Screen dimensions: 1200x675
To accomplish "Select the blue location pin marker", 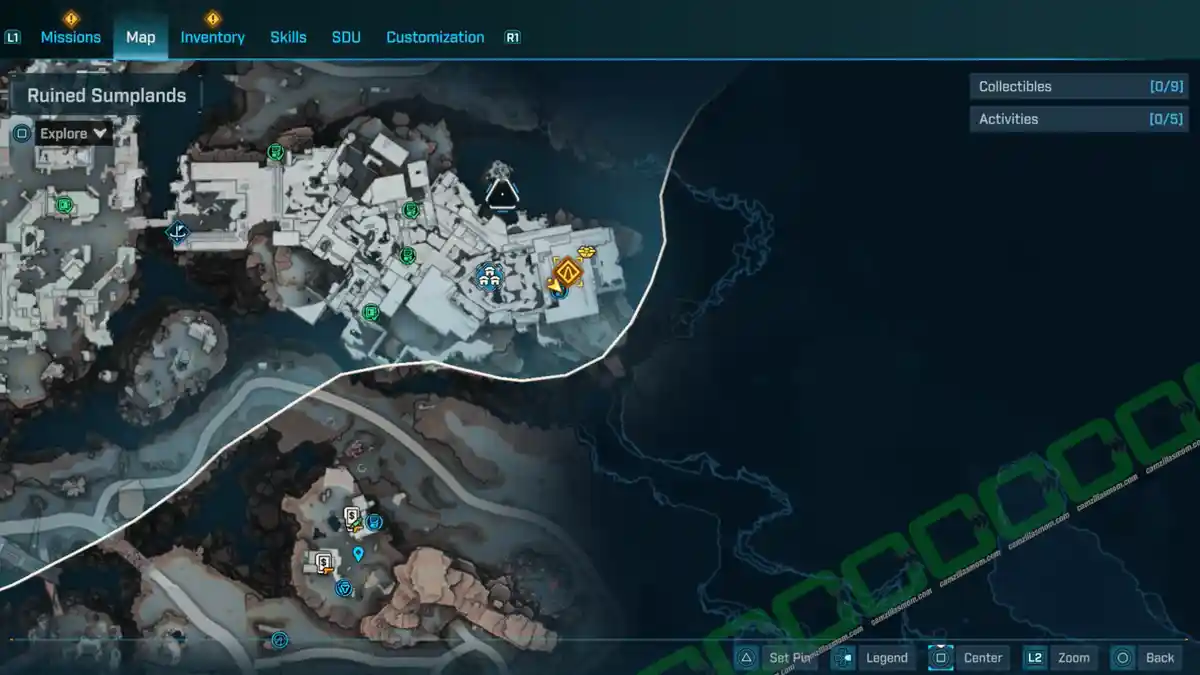I will coord(358,553).
